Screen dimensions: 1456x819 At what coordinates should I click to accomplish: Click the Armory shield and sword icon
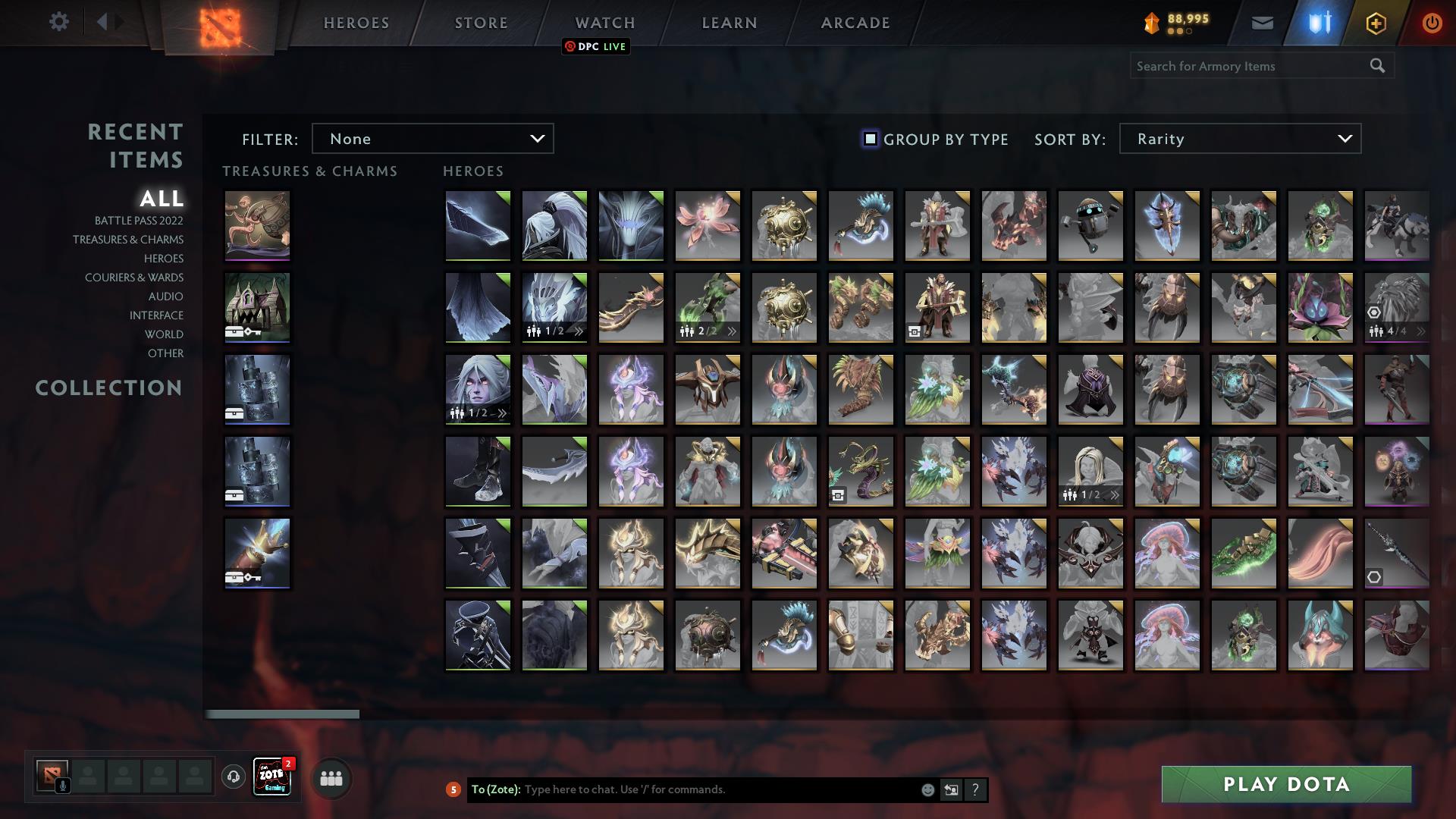click(x=1319, y=22)
